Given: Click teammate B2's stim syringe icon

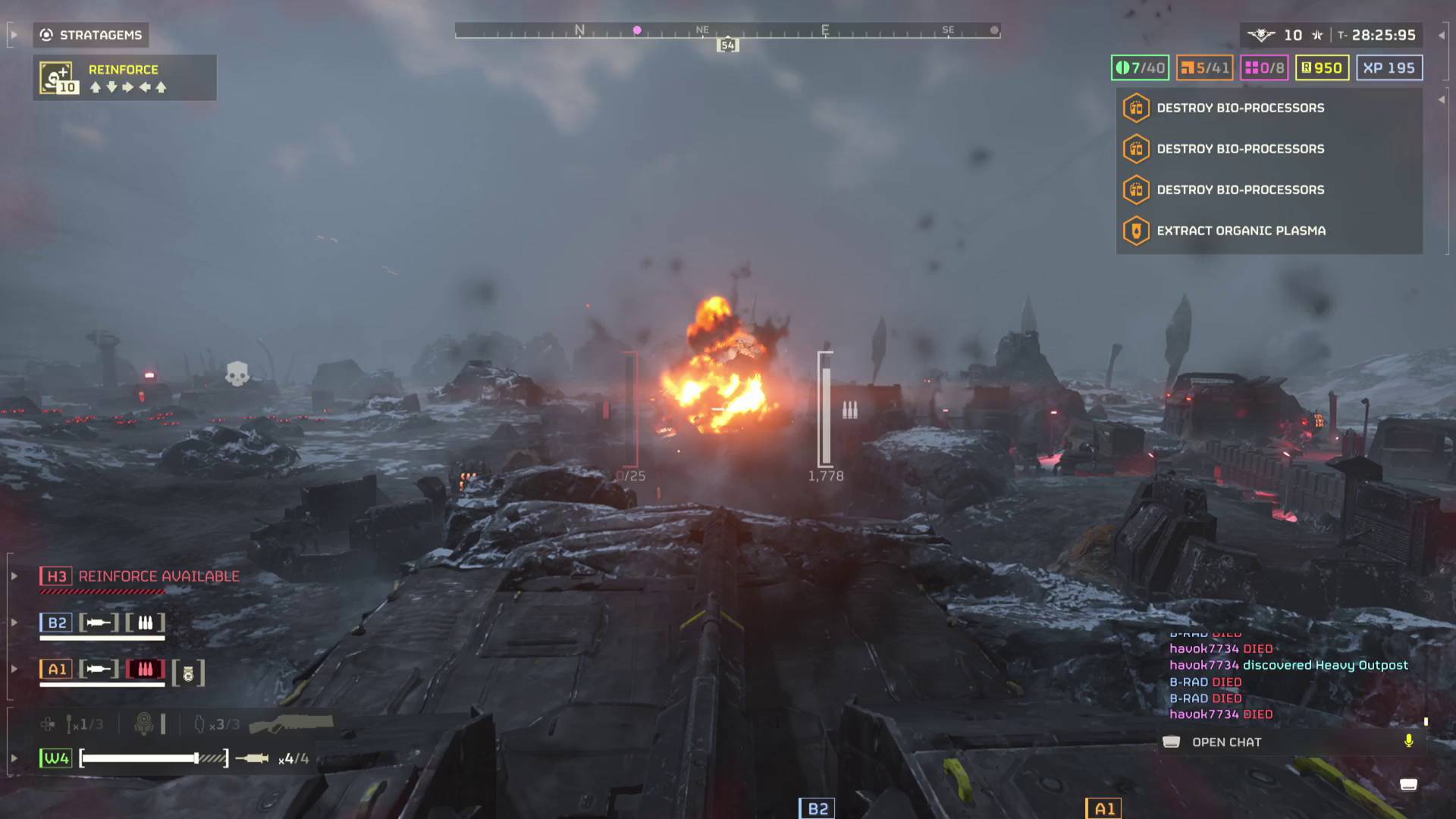Looking at the screenshot, I should coord(98,623).
